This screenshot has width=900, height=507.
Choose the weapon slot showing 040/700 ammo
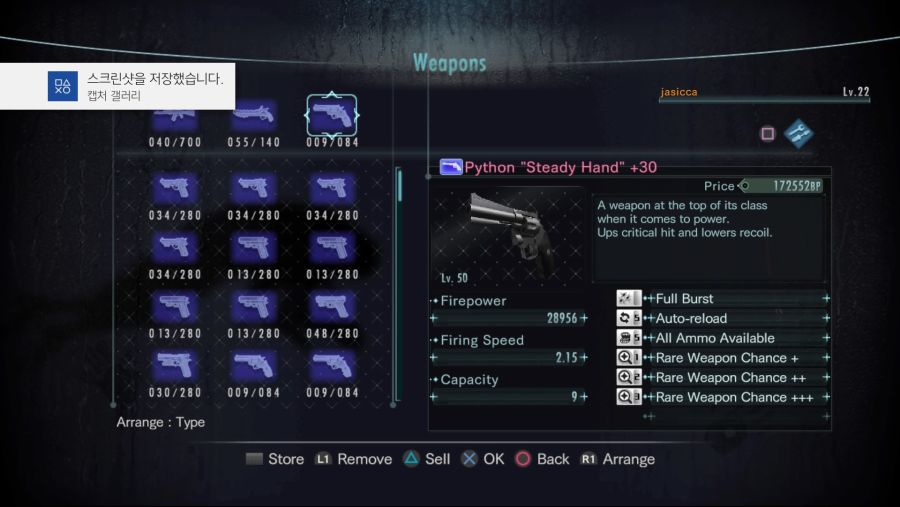(x=175, y=120)
